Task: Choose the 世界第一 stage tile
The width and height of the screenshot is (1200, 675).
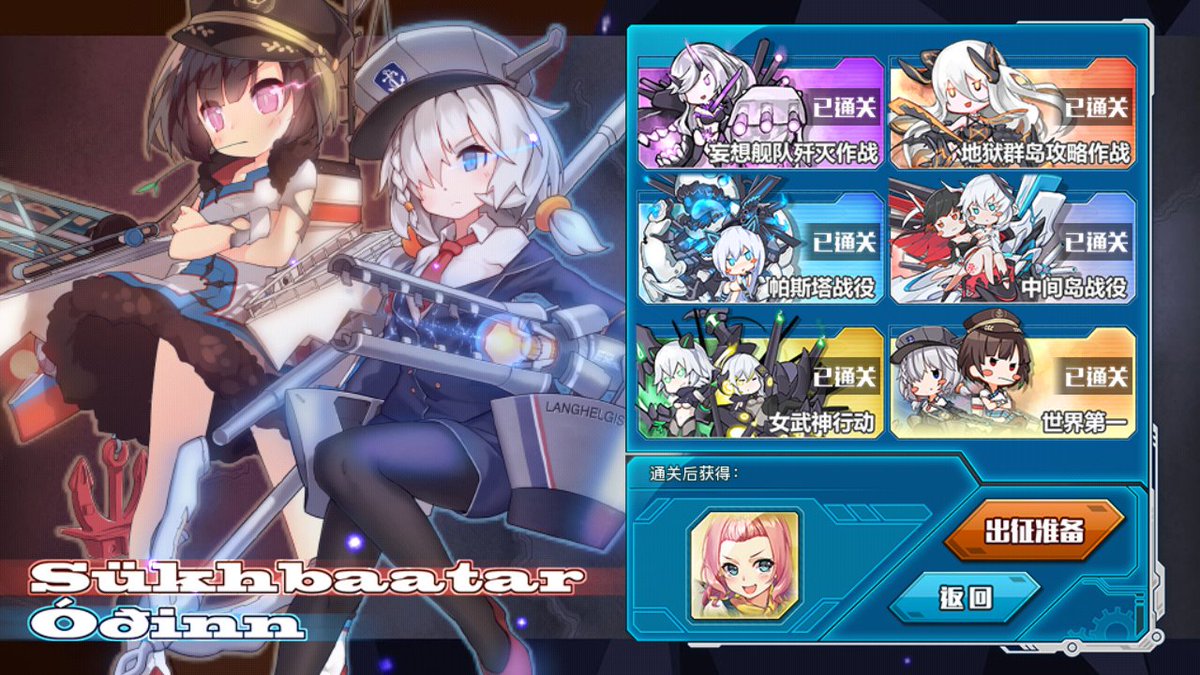Action: point(1012,382)
